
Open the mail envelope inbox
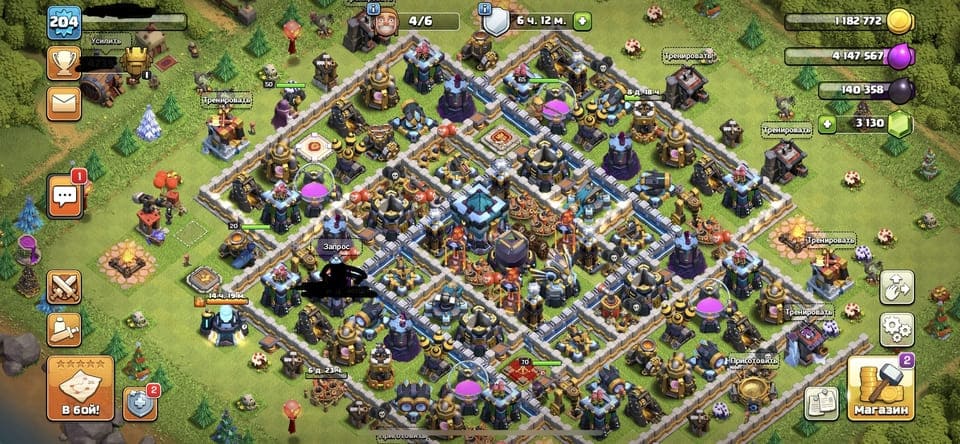click(63, 102)
